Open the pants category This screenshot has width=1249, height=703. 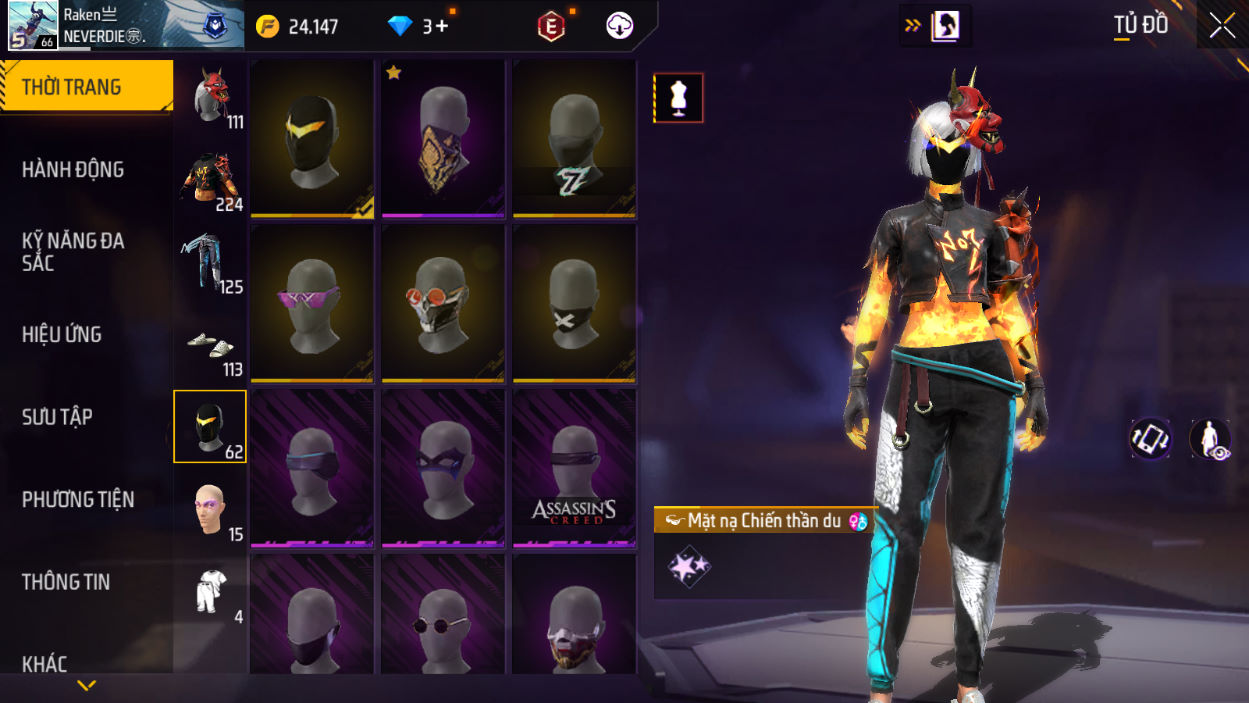coord(210,263)
